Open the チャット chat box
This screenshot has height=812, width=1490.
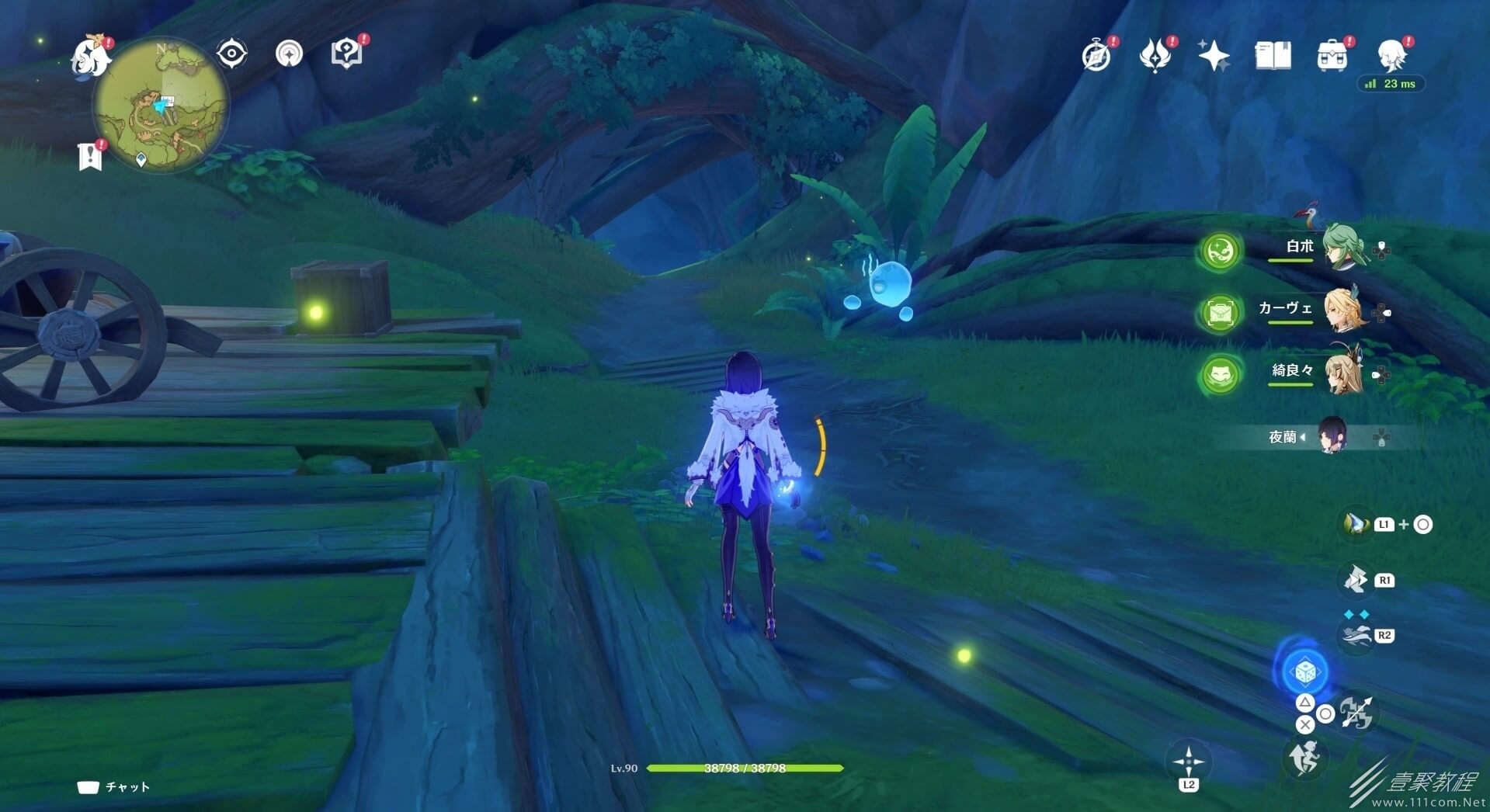pos(114,787)
